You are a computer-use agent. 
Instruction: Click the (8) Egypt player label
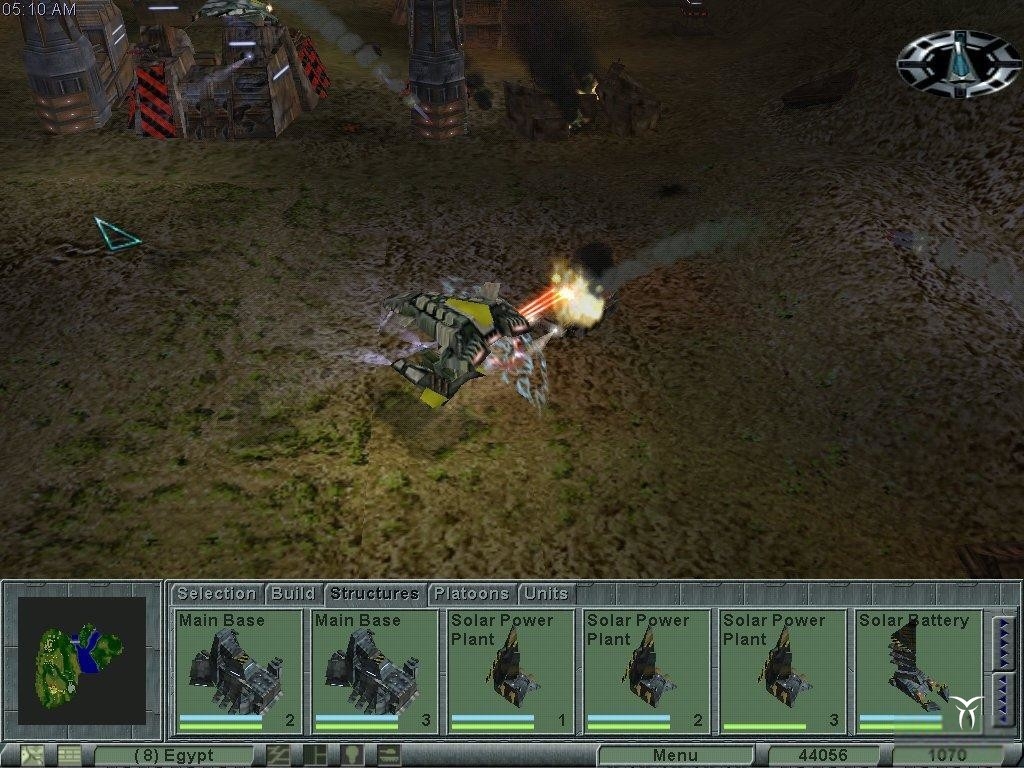174,755
